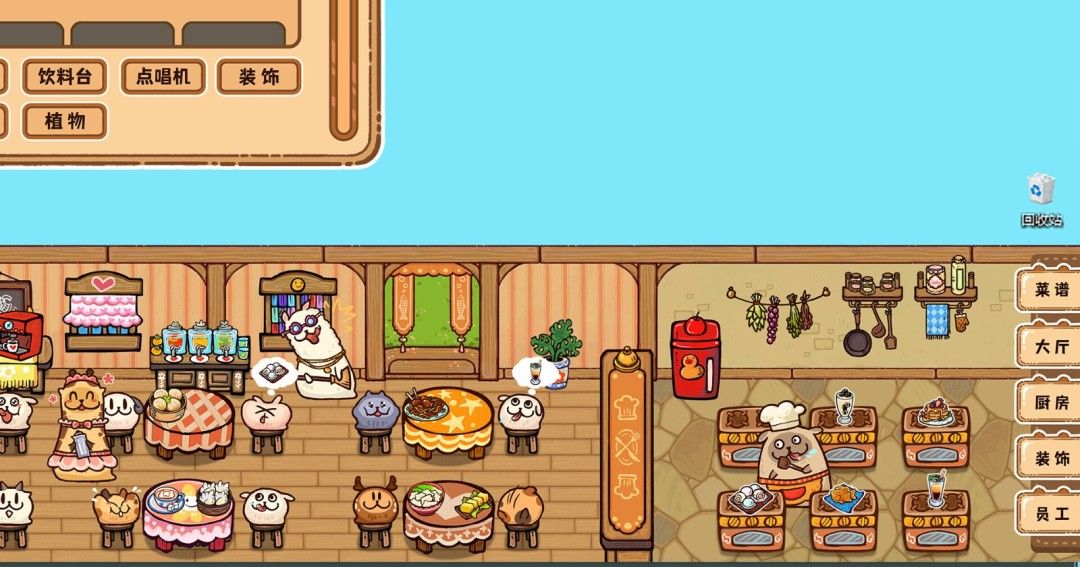
Task: Click the panel's vertical scrollbar
Action: pos(343,70)
